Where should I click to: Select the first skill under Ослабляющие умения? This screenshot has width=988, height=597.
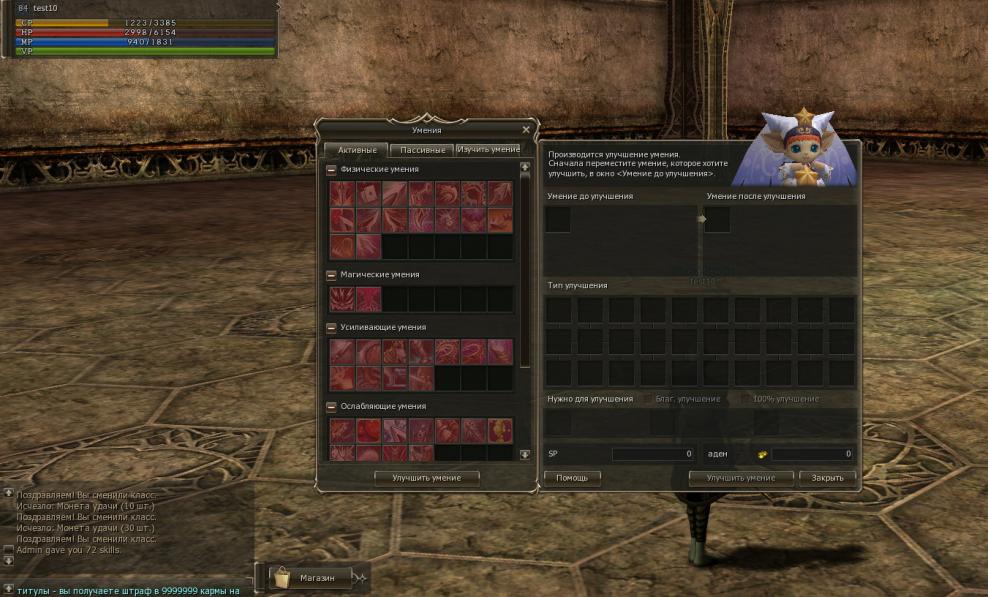(342, 431)
